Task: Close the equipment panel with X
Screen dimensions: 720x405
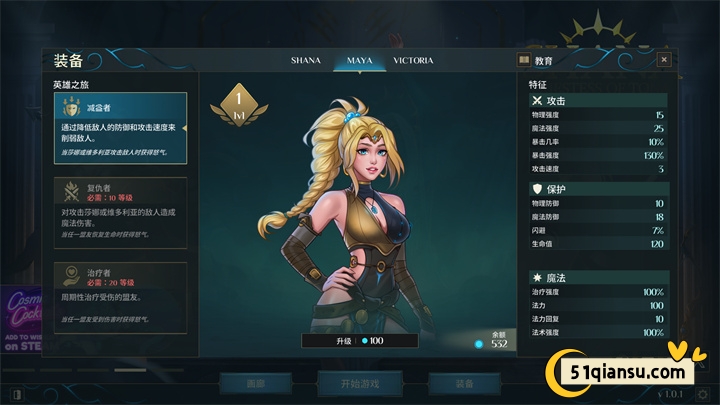Action: (x=664, y=60)
